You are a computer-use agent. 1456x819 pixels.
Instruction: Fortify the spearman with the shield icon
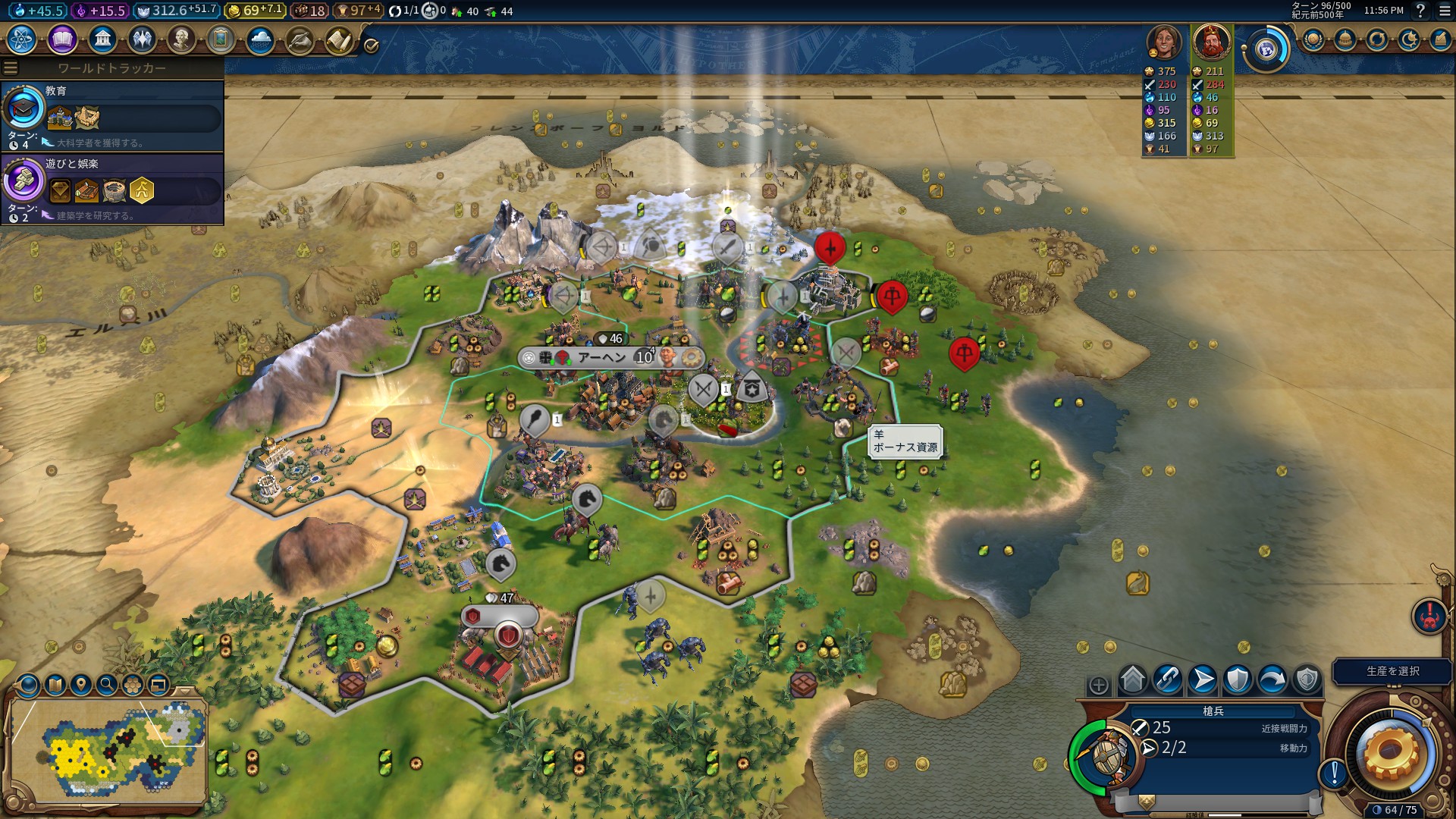tap(1238, 679)
